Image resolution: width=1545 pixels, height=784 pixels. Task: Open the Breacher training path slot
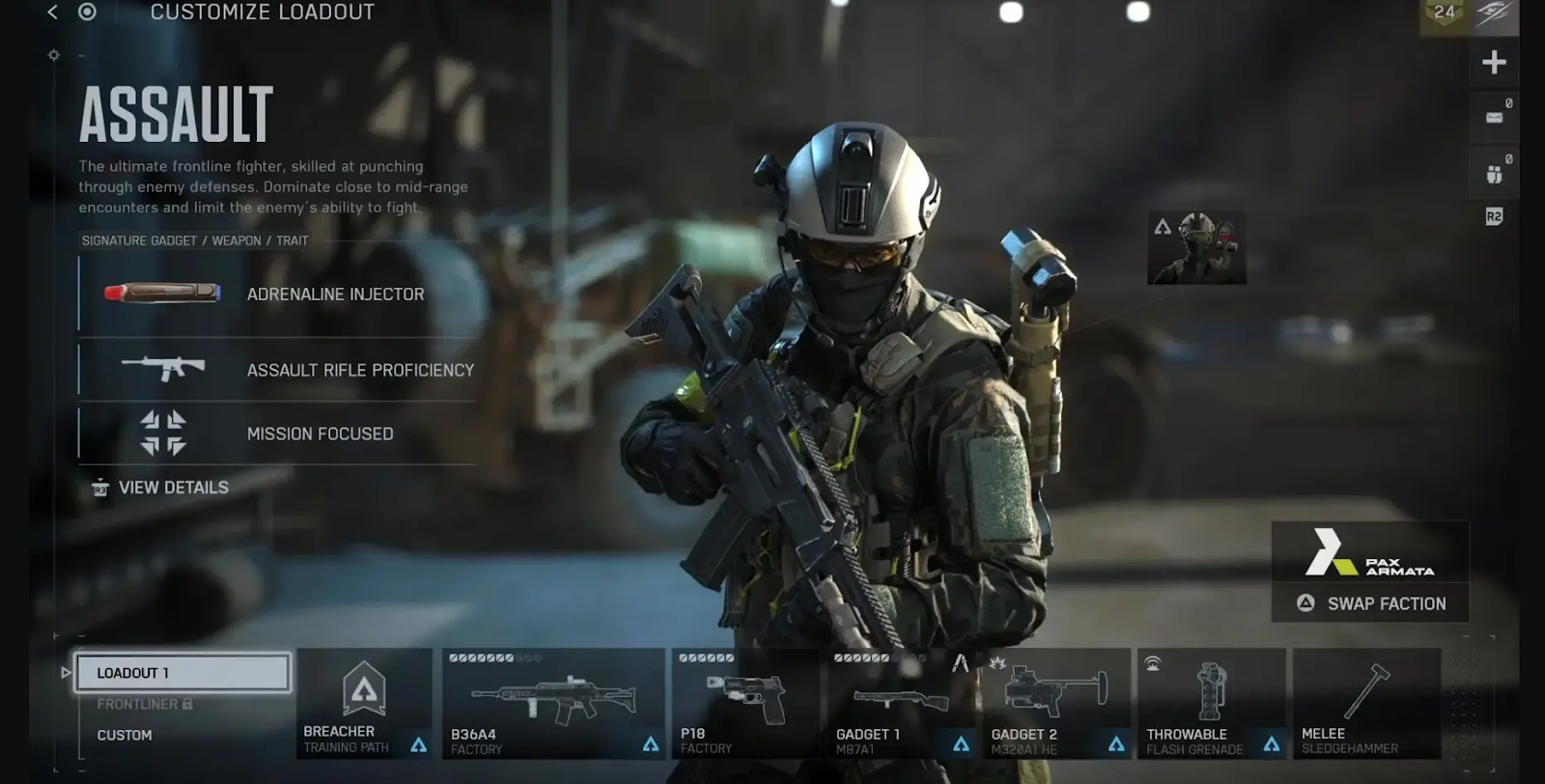click(364, 703)
